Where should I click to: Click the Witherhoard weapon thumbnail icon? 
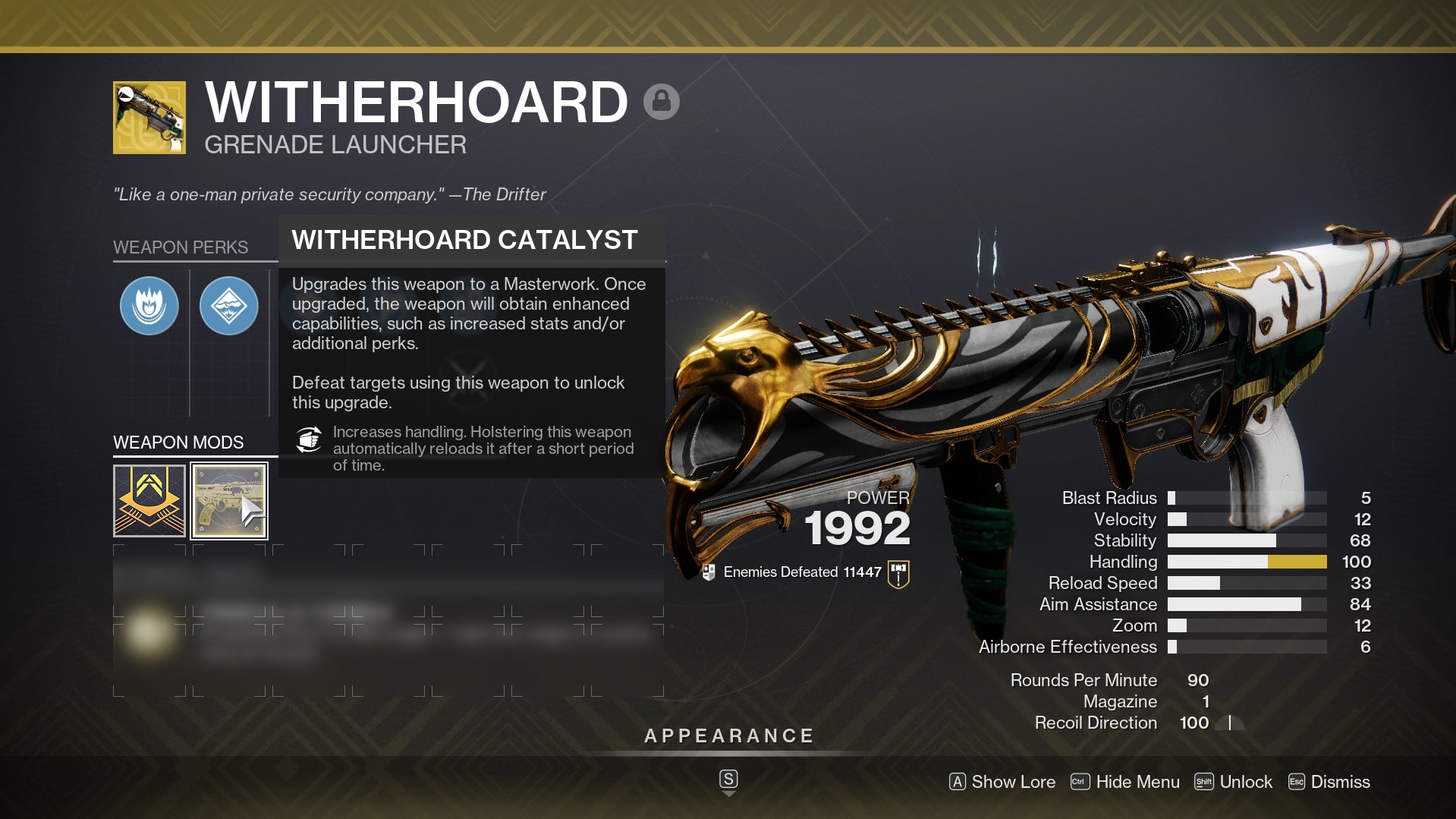tap(149, 118)
